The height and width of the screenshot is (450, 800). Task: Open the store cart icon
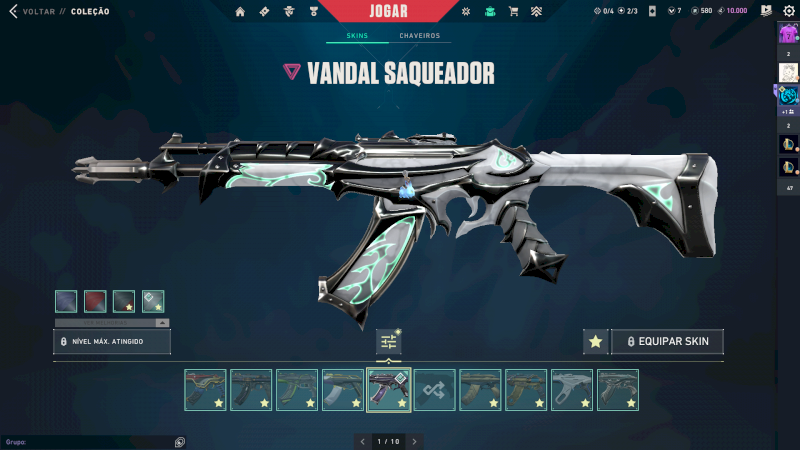click(513, 11)
